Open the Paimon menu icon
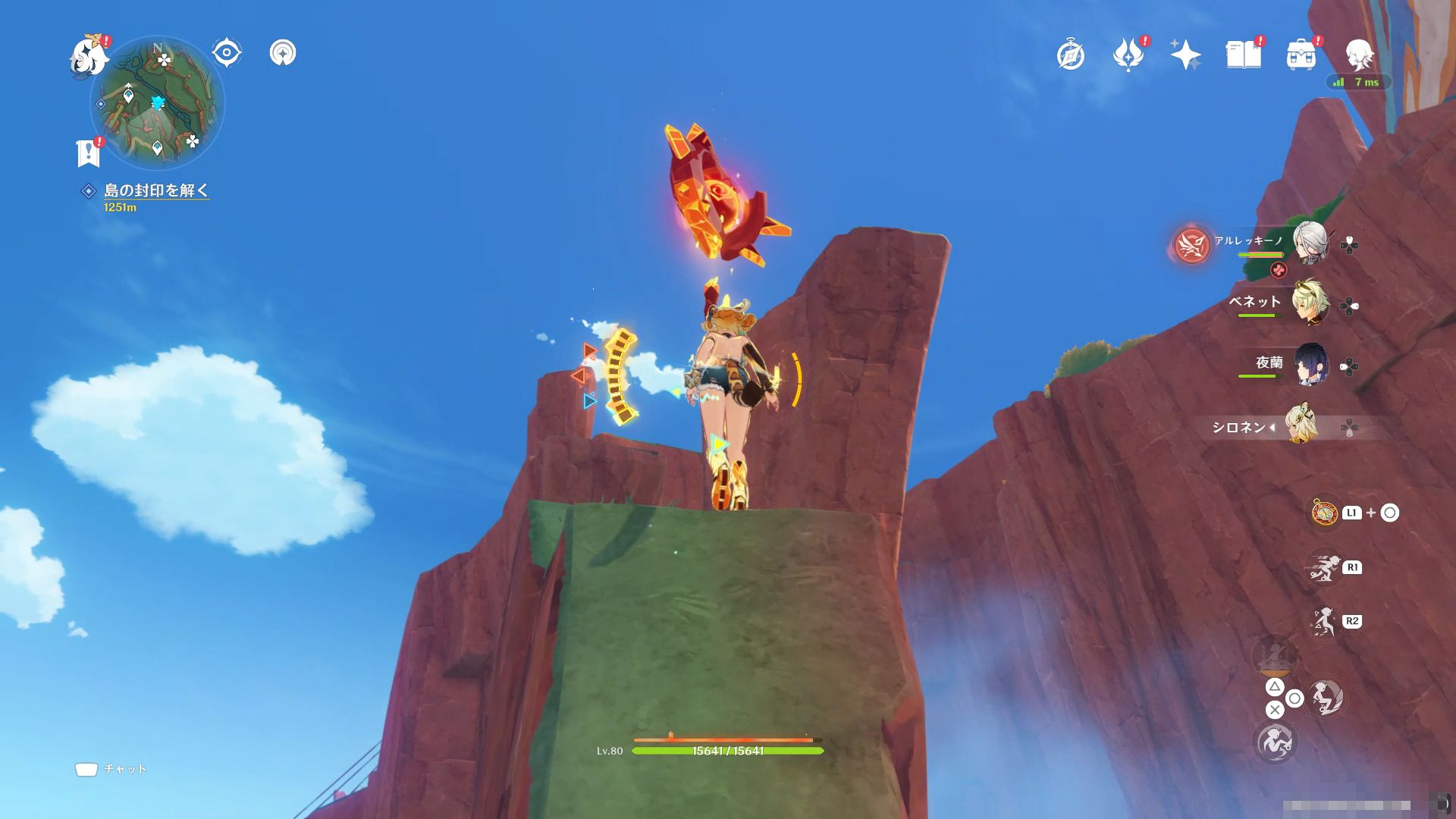Screen dimensions: 1456x819 (88, 56)
